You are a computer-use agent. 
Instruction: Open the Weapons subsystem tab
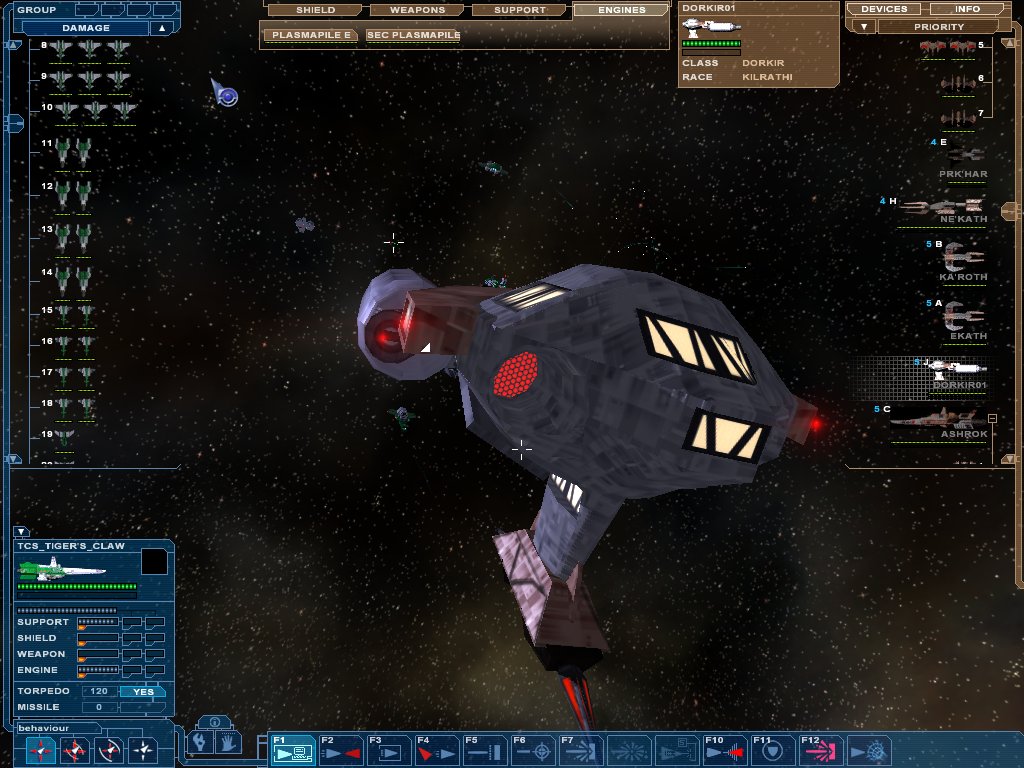(417, 10)
